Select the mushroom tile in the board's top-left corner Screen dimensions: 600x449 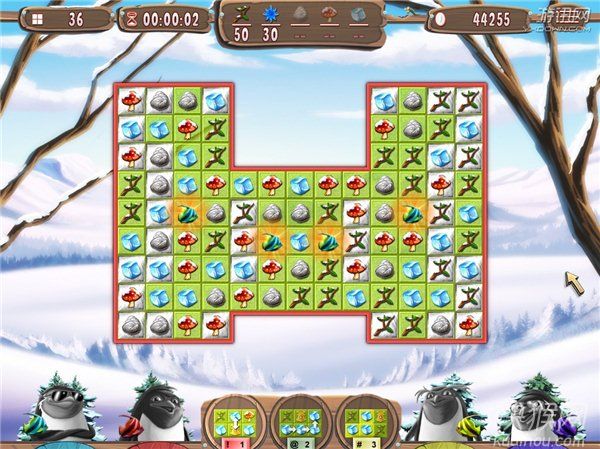(x=131, y=100)
